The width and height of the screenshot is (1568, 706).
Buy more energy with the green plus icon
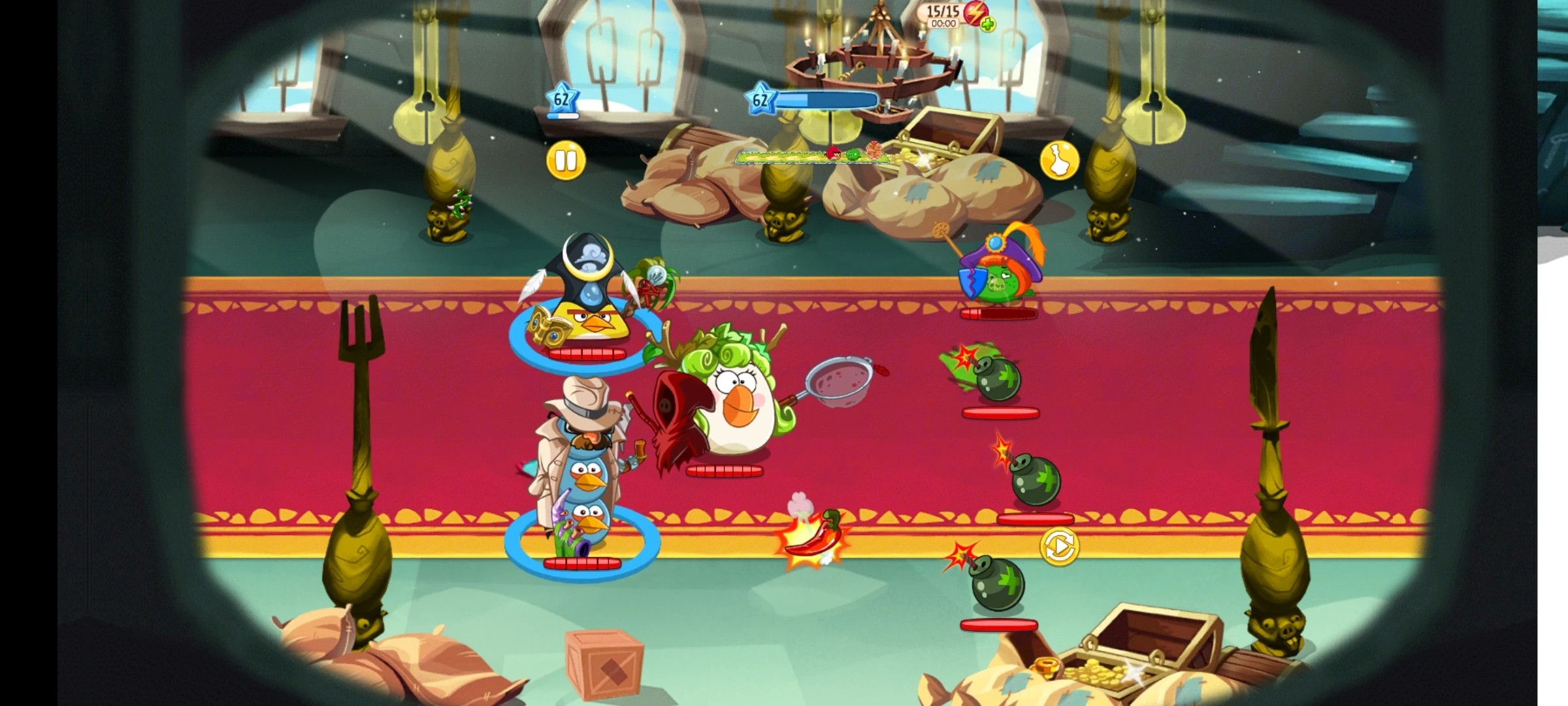[988, 25]
